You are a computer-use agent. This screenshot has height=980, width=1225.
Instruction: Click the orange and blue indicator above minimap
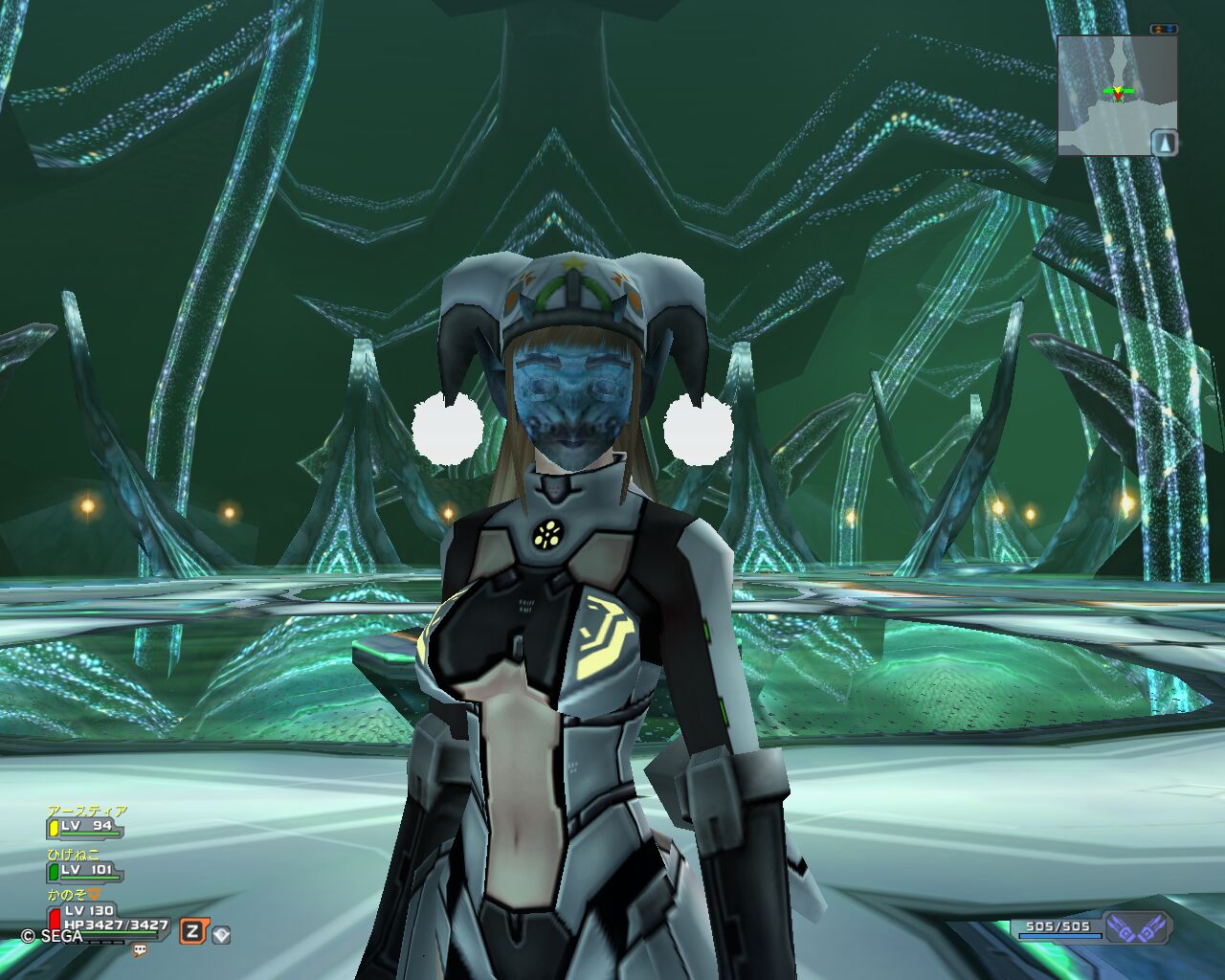click(1164, 30)
